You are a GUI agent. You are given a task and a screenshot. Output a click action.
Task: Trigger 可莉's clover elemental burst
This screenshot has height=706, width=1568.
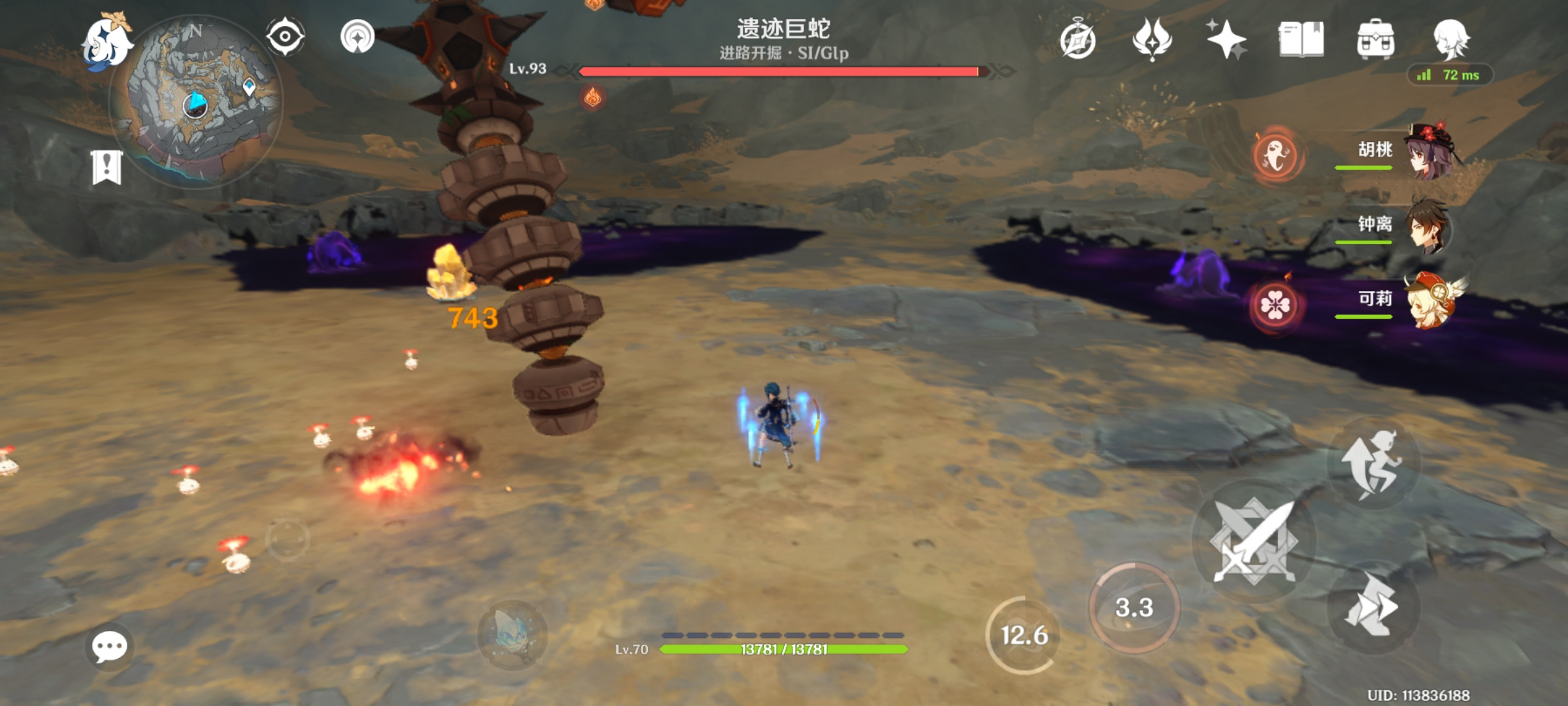point(1275,305)
